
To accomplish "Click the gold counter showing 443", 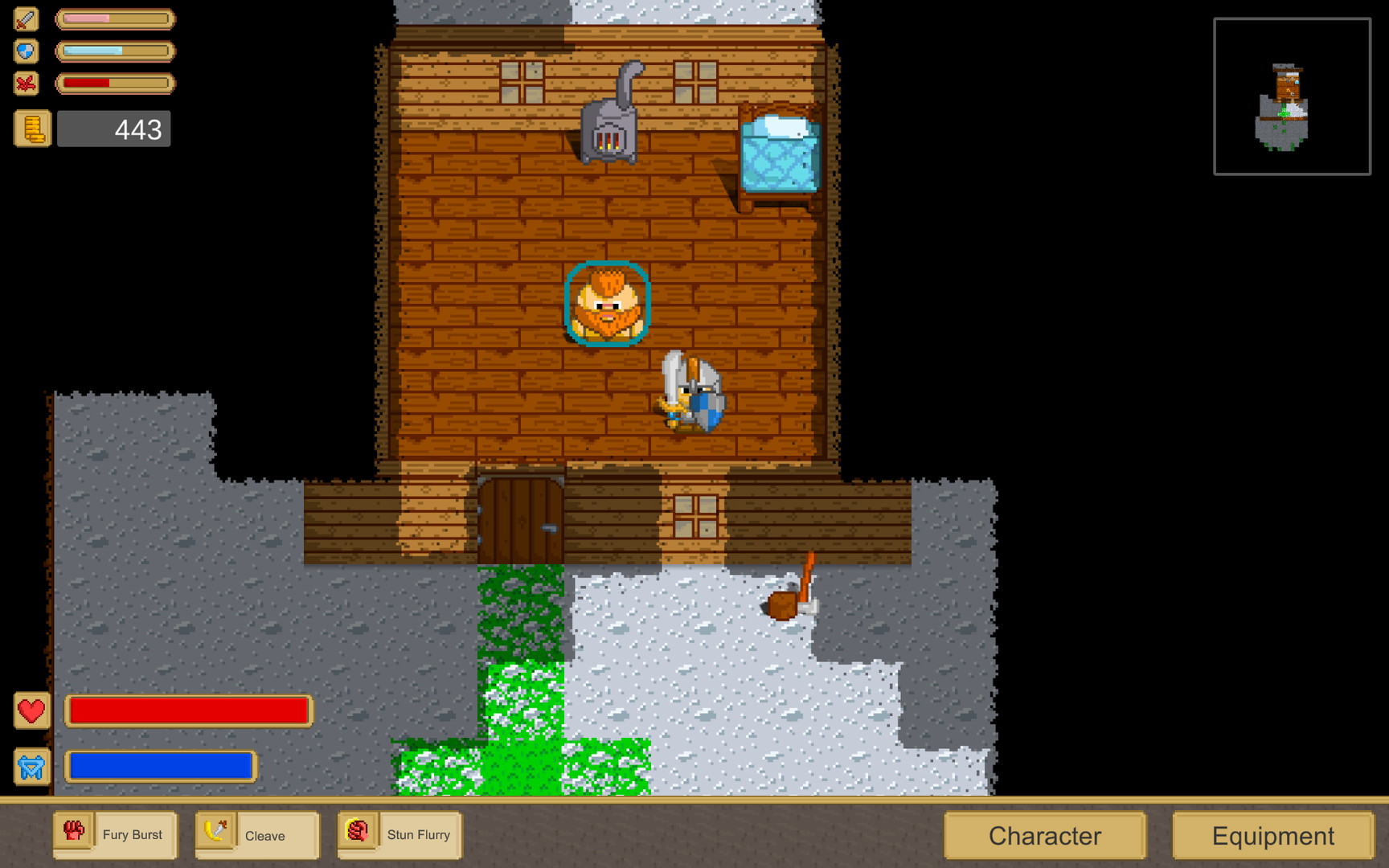I will point(113,128).
